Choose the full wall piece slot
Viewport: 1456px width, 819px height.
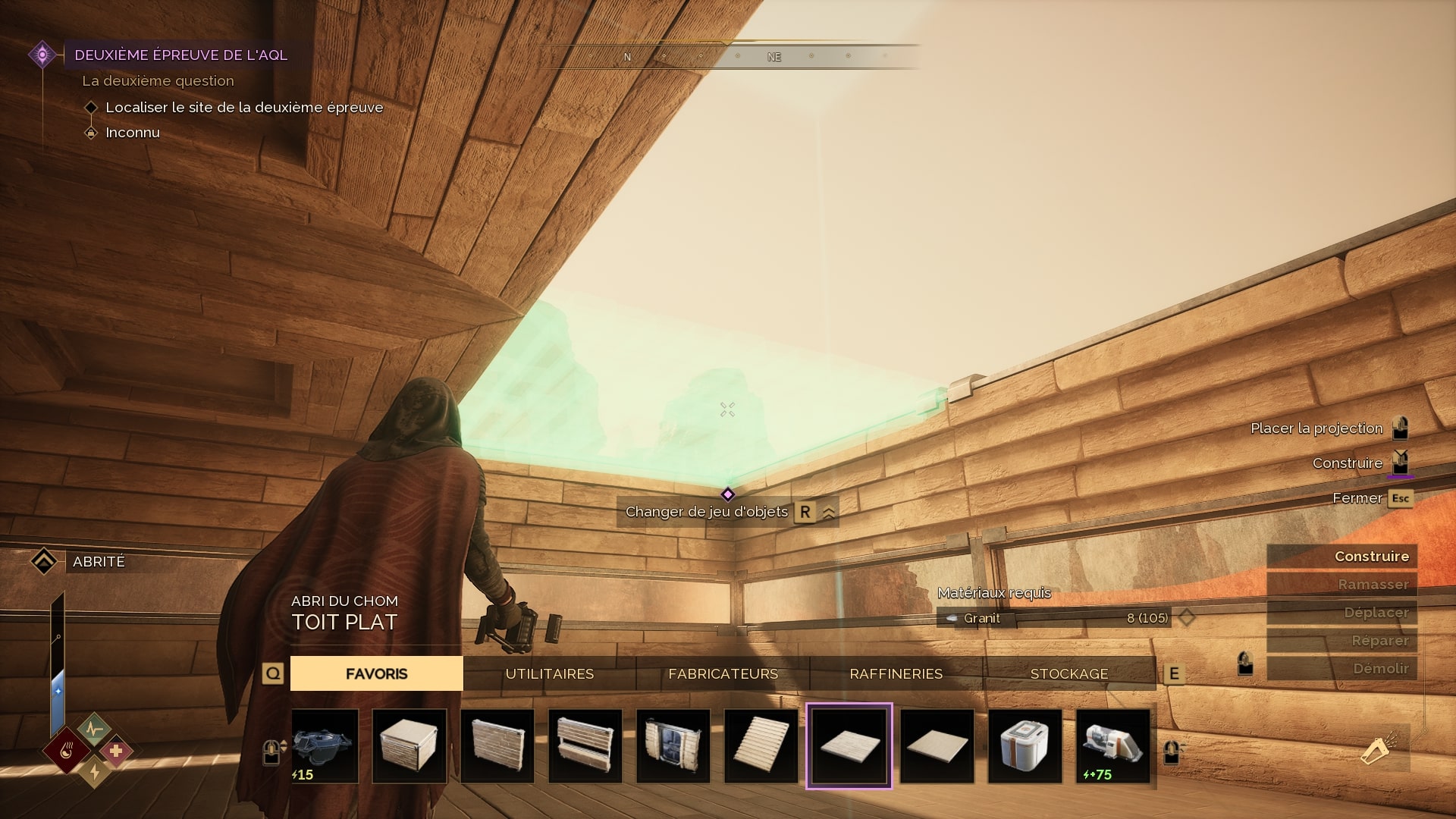[497, 746]
